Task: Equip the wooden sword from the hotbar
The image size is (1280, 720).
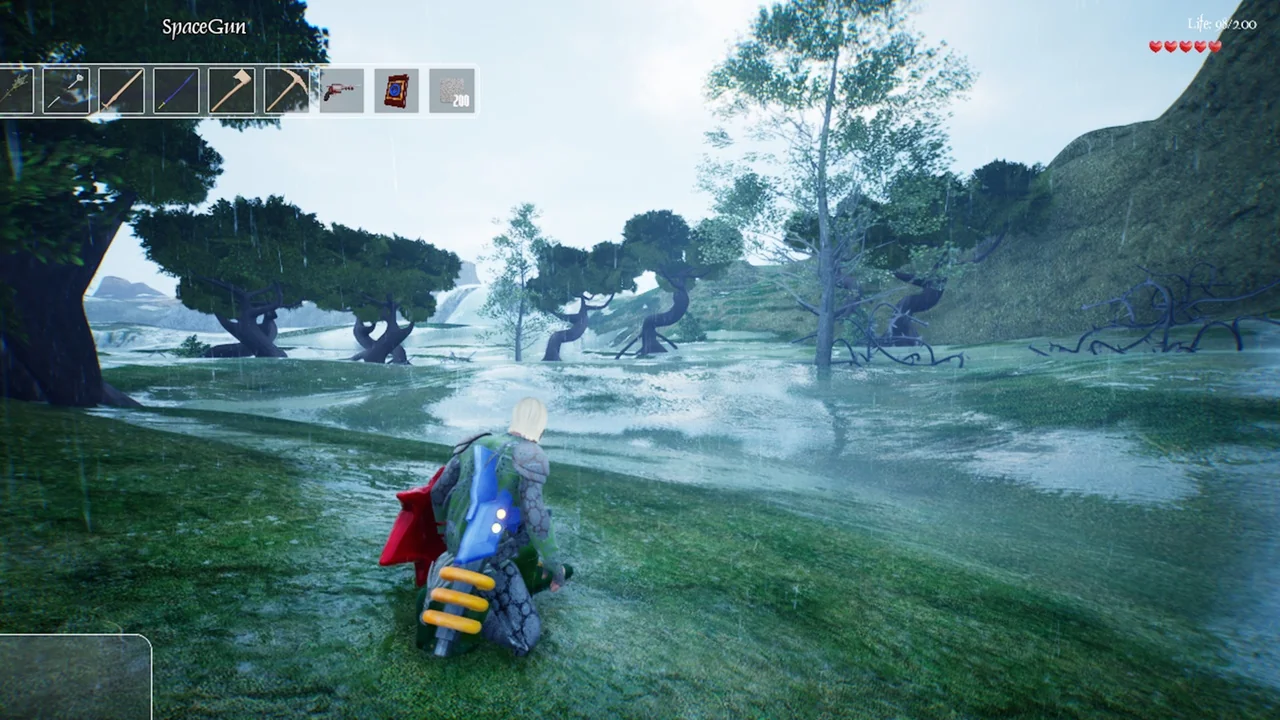Action: 121,91
